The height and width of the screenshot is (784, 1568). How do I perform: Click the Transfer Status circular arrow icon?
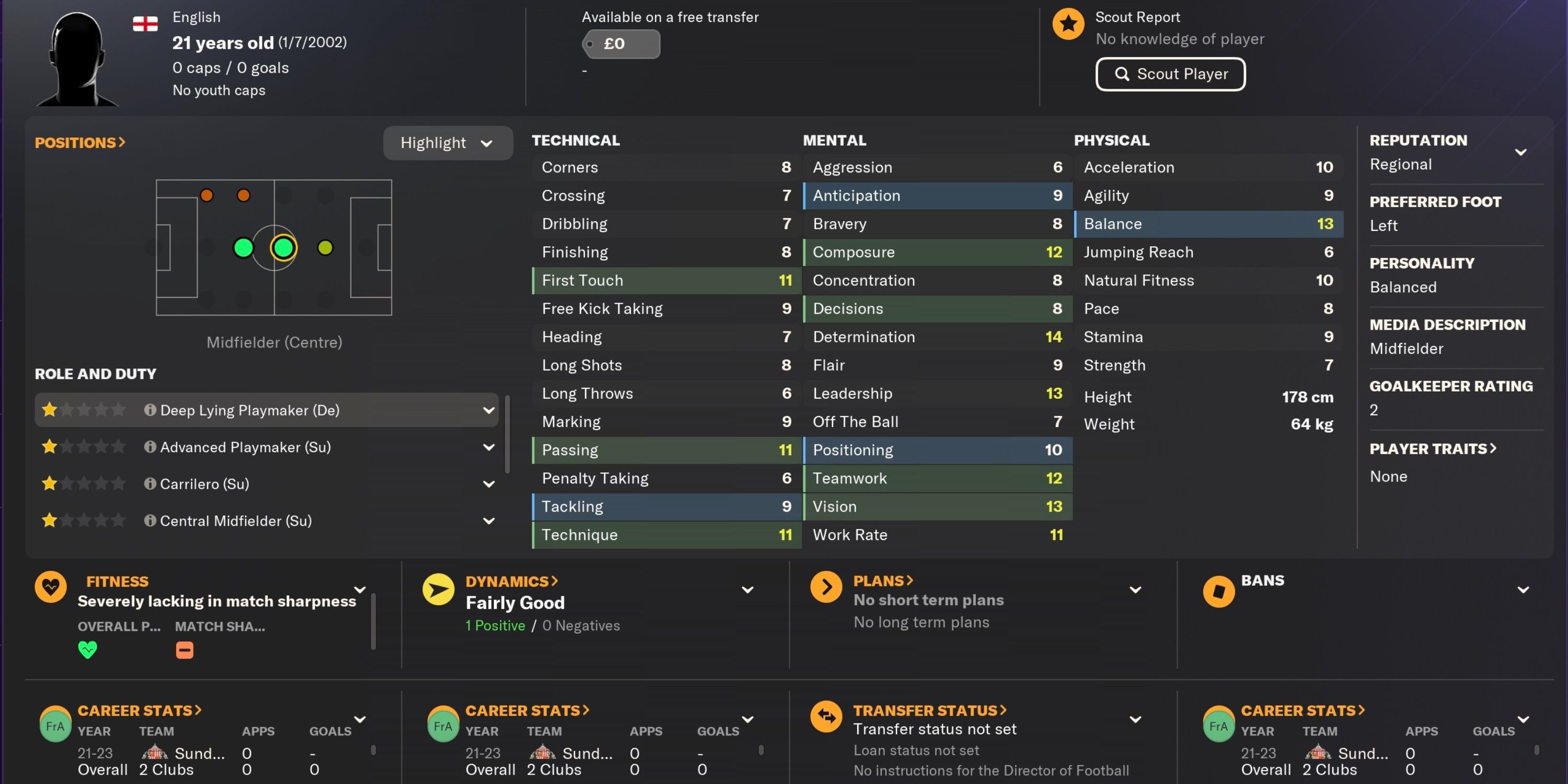(827, 717)
